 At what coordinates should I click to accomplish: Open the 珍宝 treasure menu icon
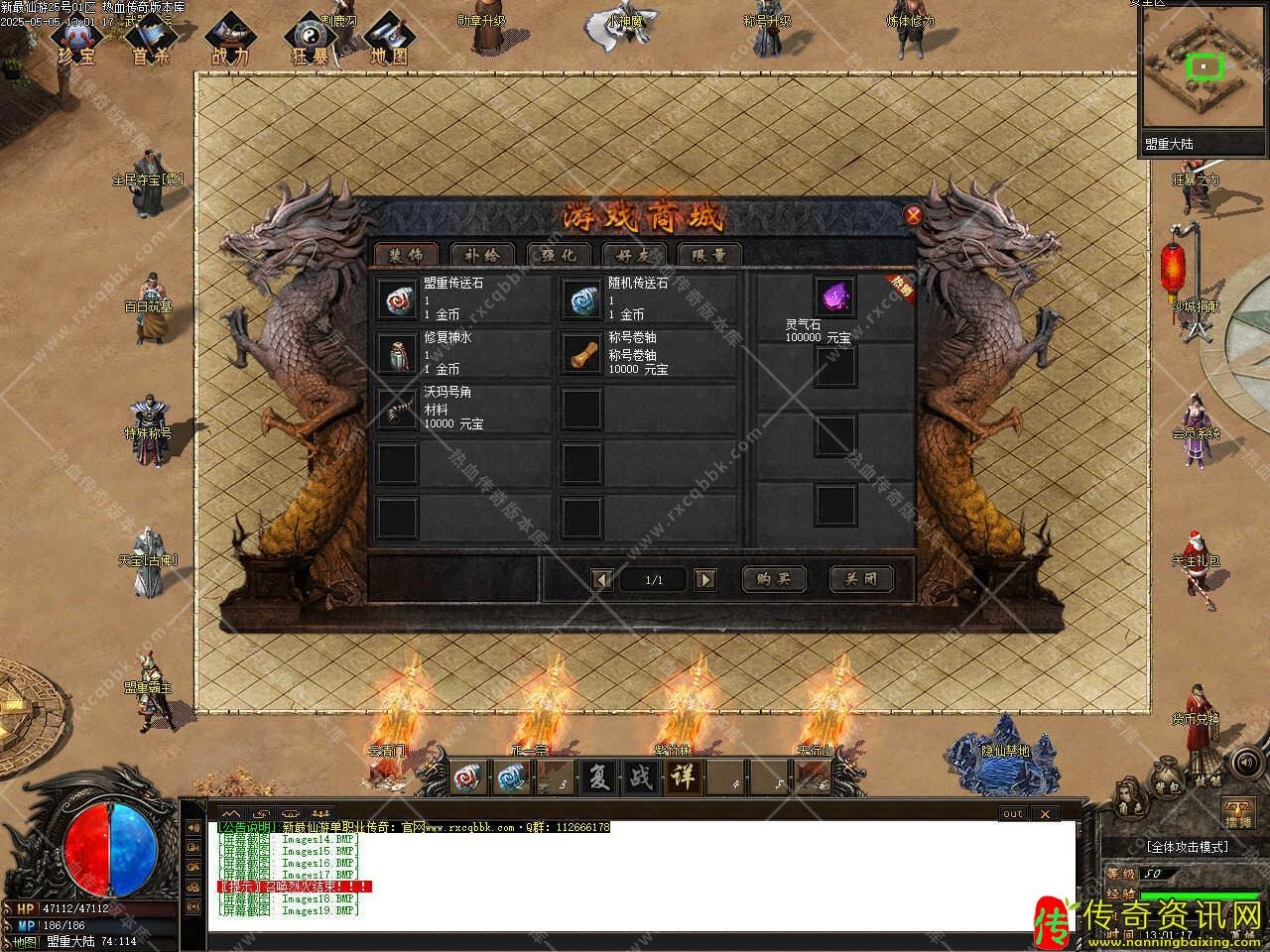[x=75, y=40]
